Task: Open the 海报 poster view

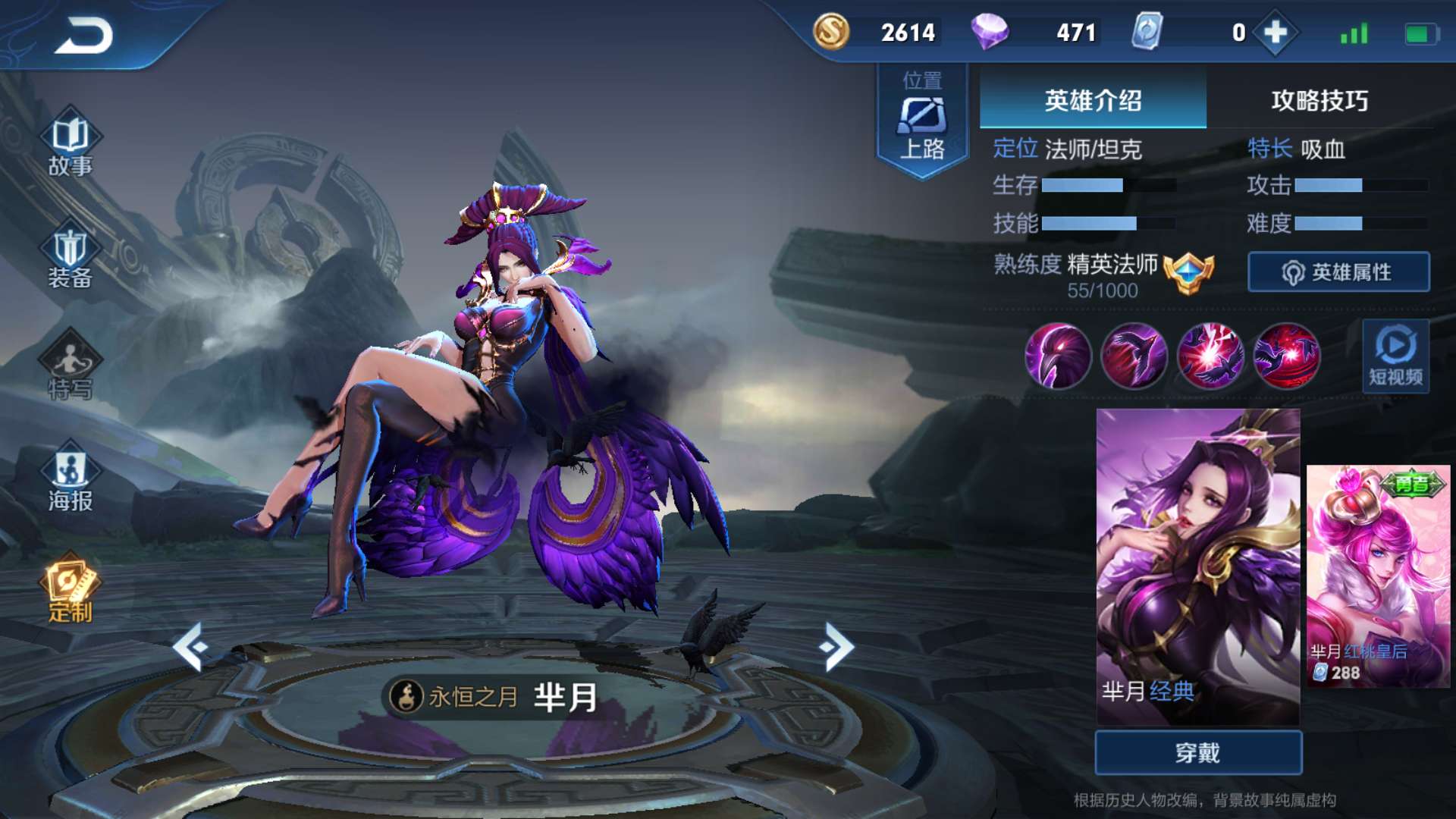Action: pyautogui.click(x=70, y=479)
